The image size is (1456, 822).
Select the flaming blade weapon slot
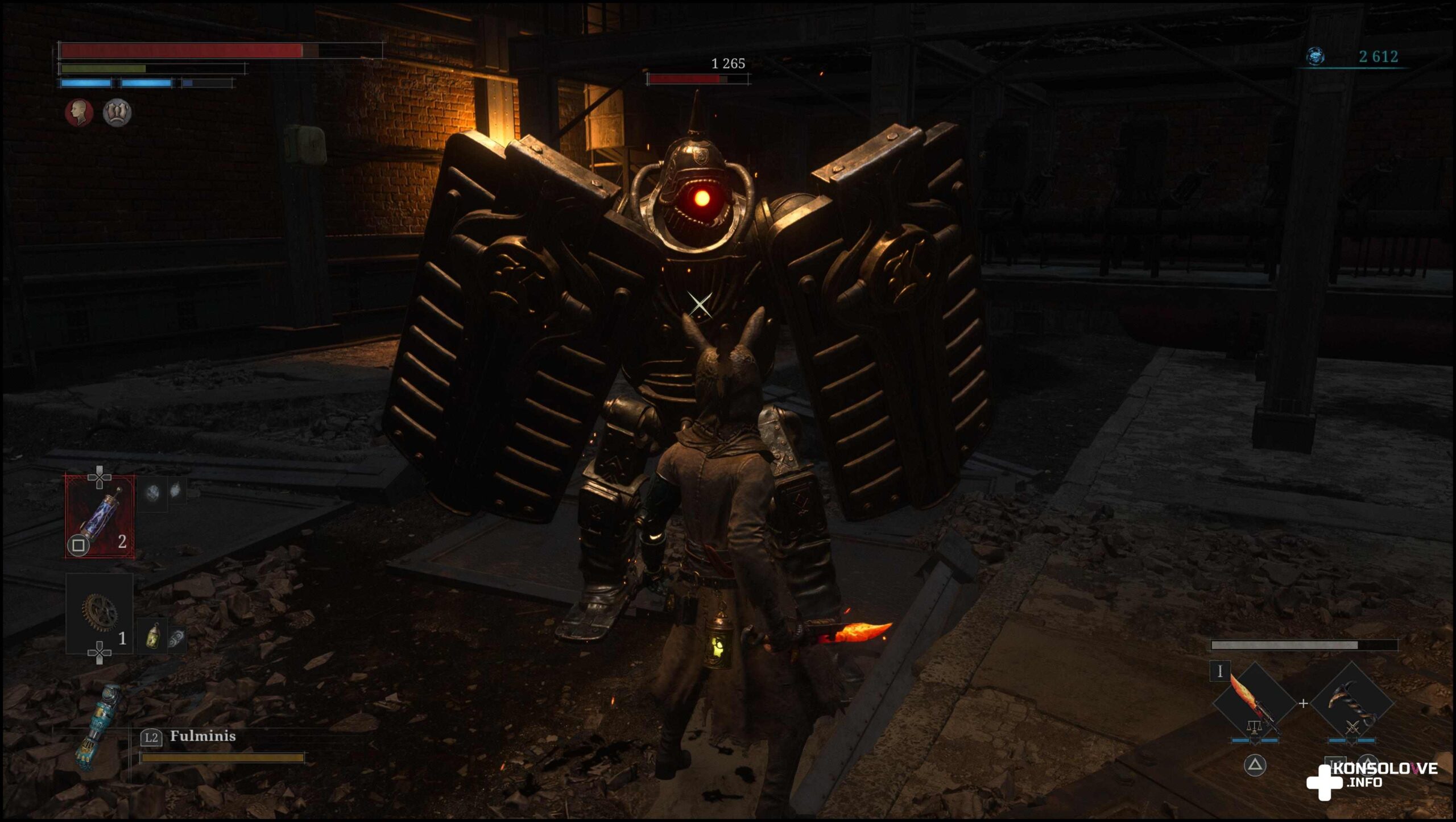point(1254,703)
